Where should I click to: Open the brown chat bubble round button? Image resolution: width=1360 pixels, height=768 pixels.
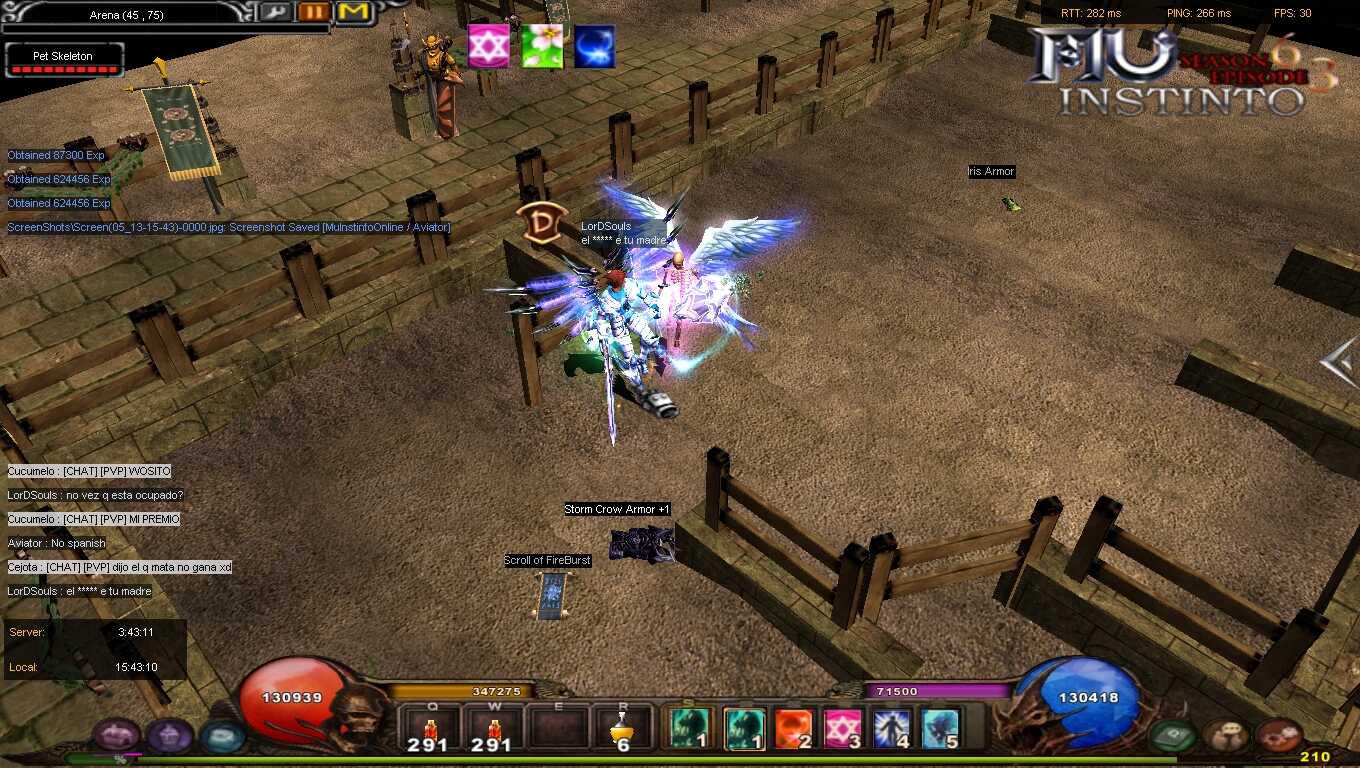(1226, 737)
